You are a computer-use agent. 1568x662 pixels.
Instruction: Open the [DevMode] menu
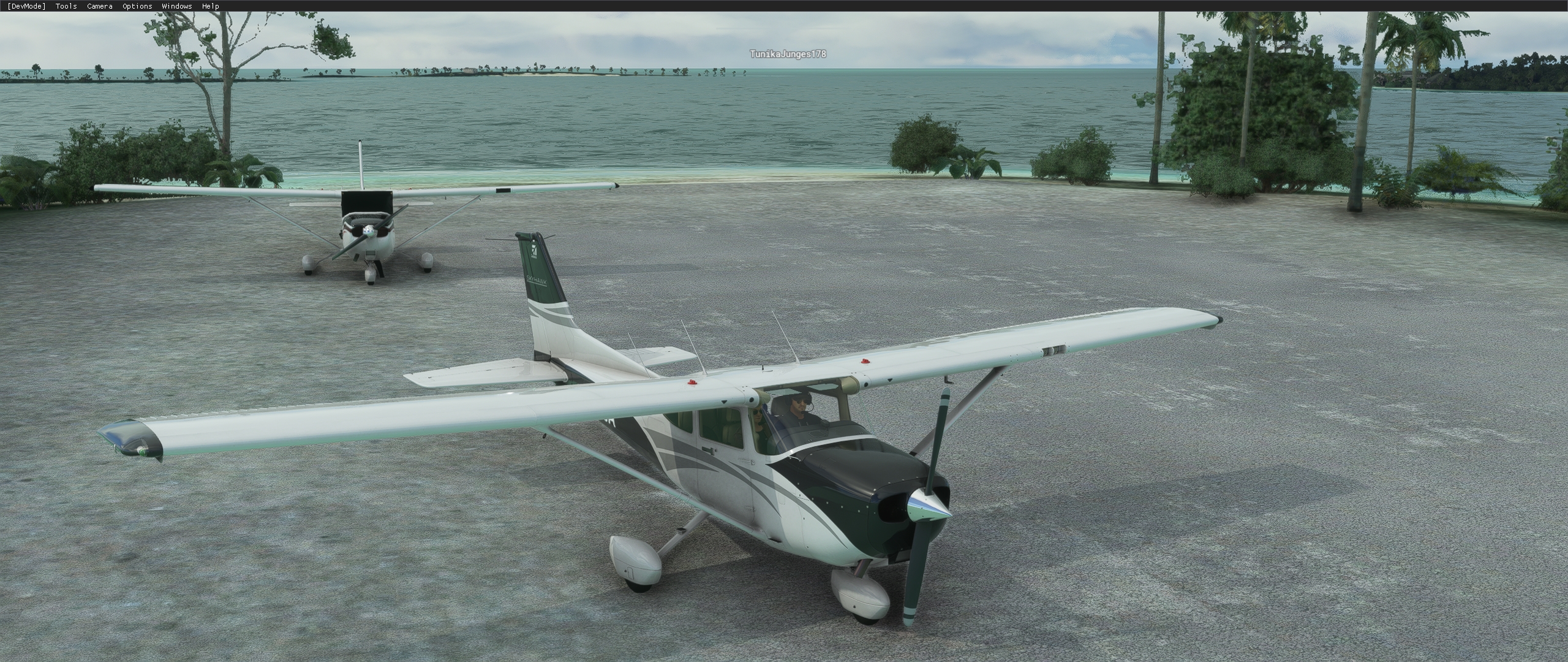(x=26, y=6)
